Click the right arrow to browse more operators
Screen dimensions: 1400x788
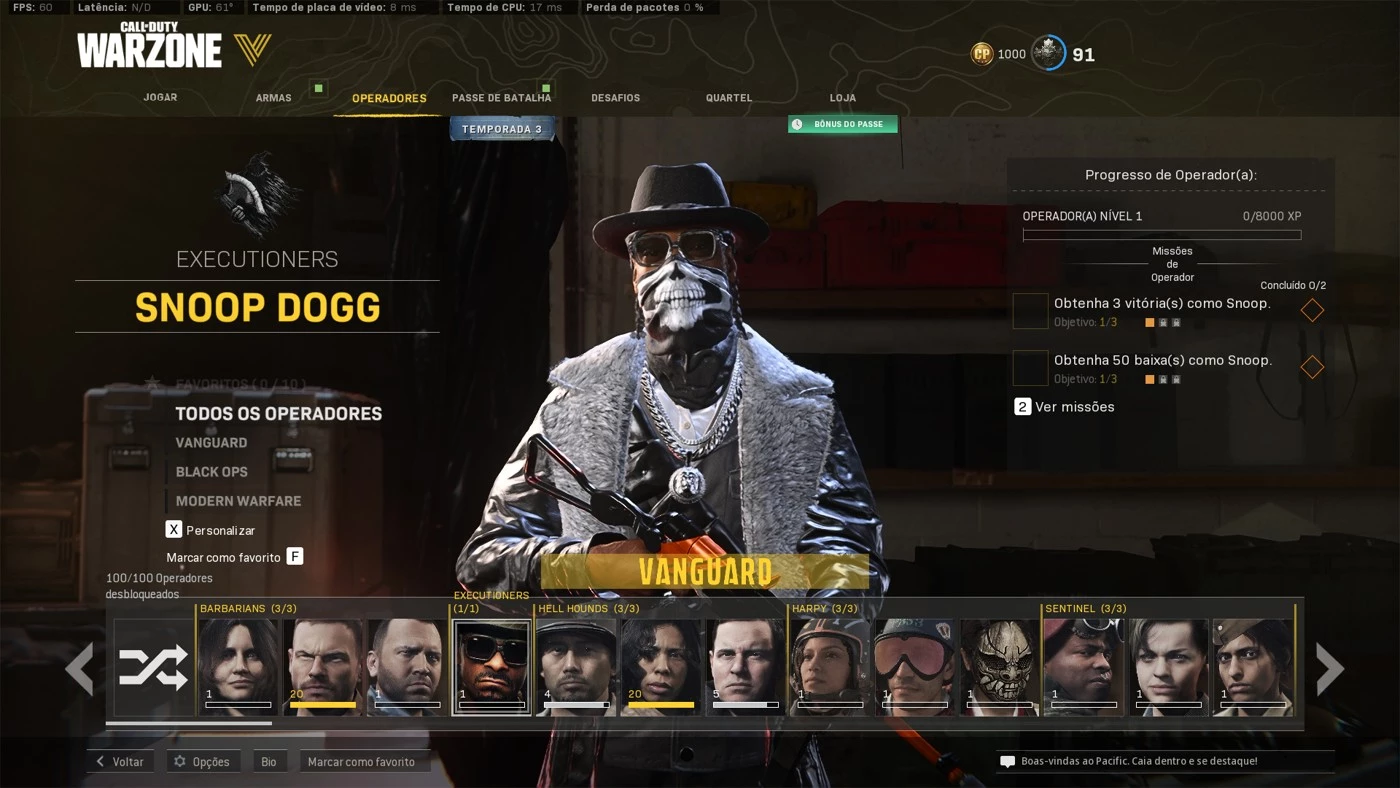tap(1331, 668)
